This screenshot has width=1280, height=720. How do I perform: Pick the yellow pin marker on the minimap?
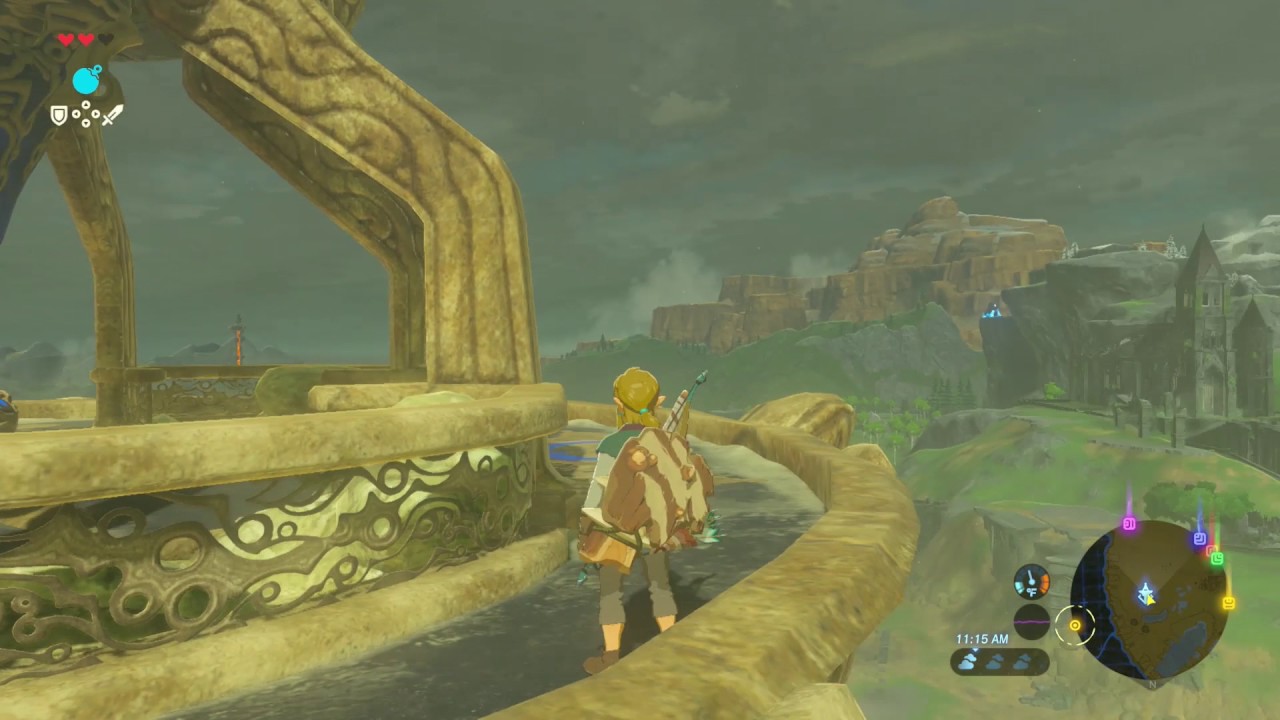(1228, 602)
